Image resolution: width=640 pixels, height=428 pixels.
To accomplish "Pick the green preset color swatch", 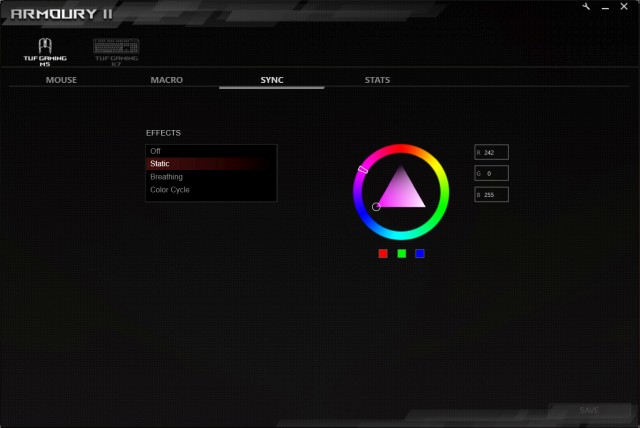I will [x=401, y=254].
